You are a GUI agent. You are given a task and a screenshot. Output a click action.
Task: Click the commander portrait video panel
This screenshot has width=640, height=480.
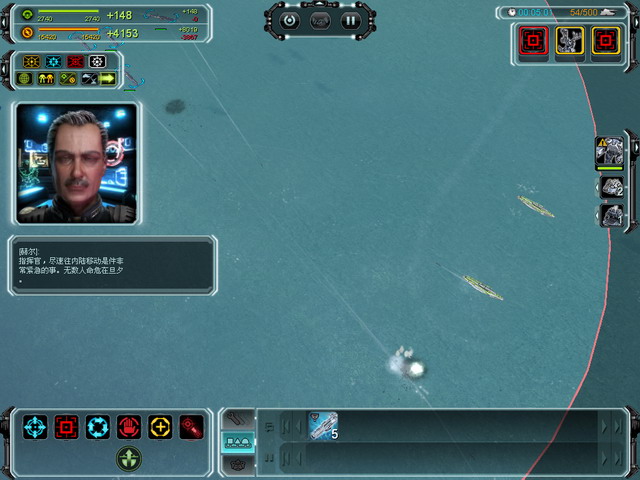pyautogui.click(x=77, y=162)
